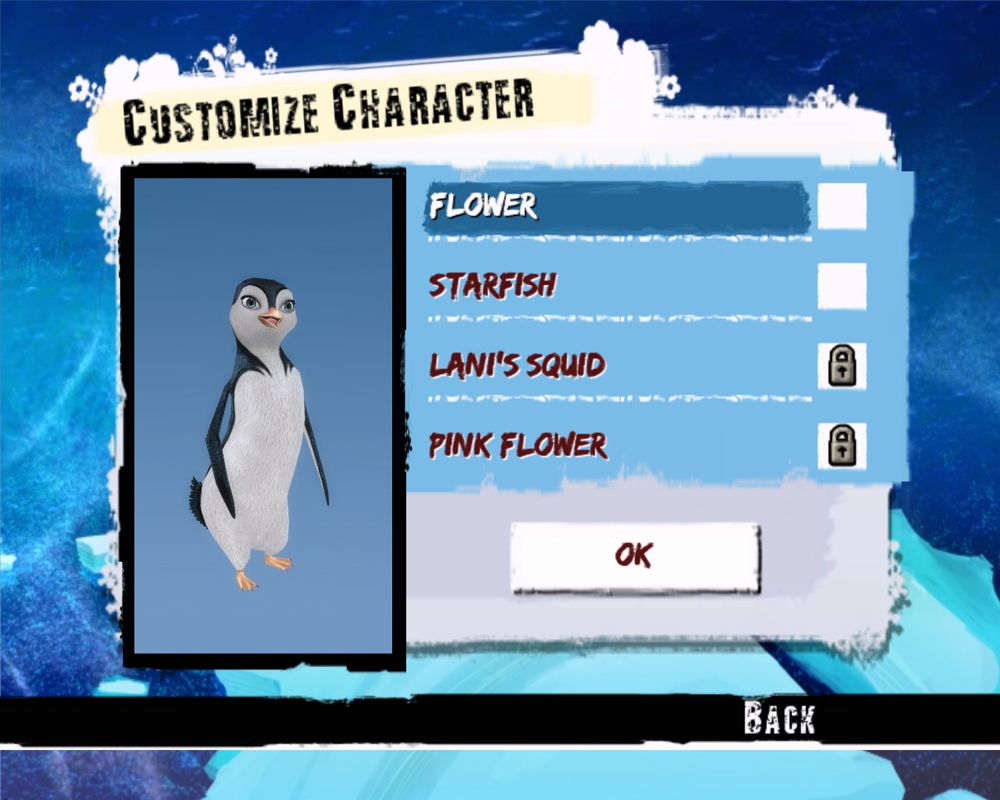Image resolution: width=1000 pixels, height=800 pixels.
Task: Click the padlock icon next to Lani's Squid
Action: 842,366
